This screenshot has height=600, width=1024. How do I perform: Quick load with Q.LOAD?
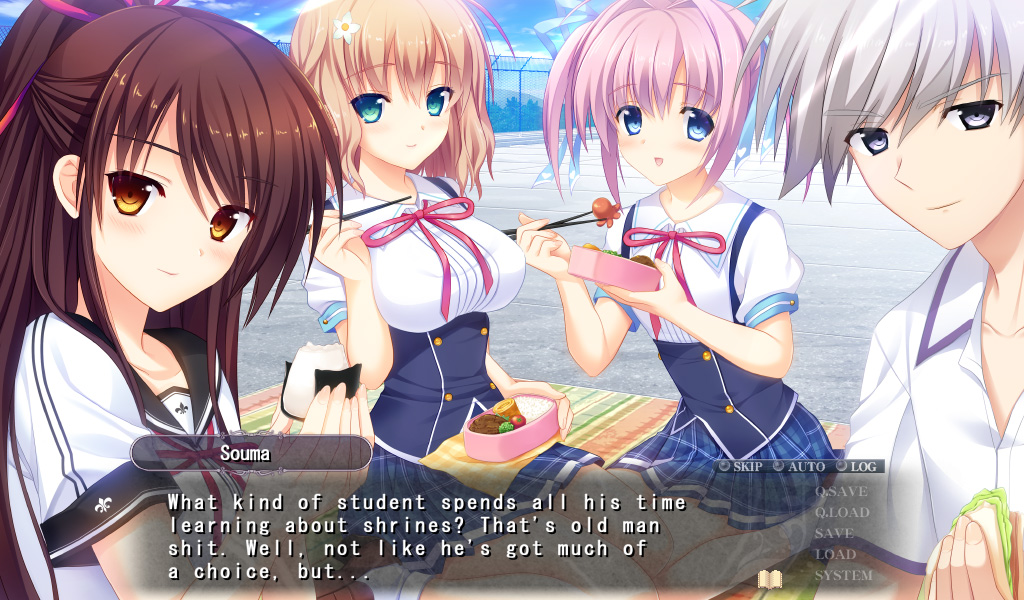tap(842, 513)
